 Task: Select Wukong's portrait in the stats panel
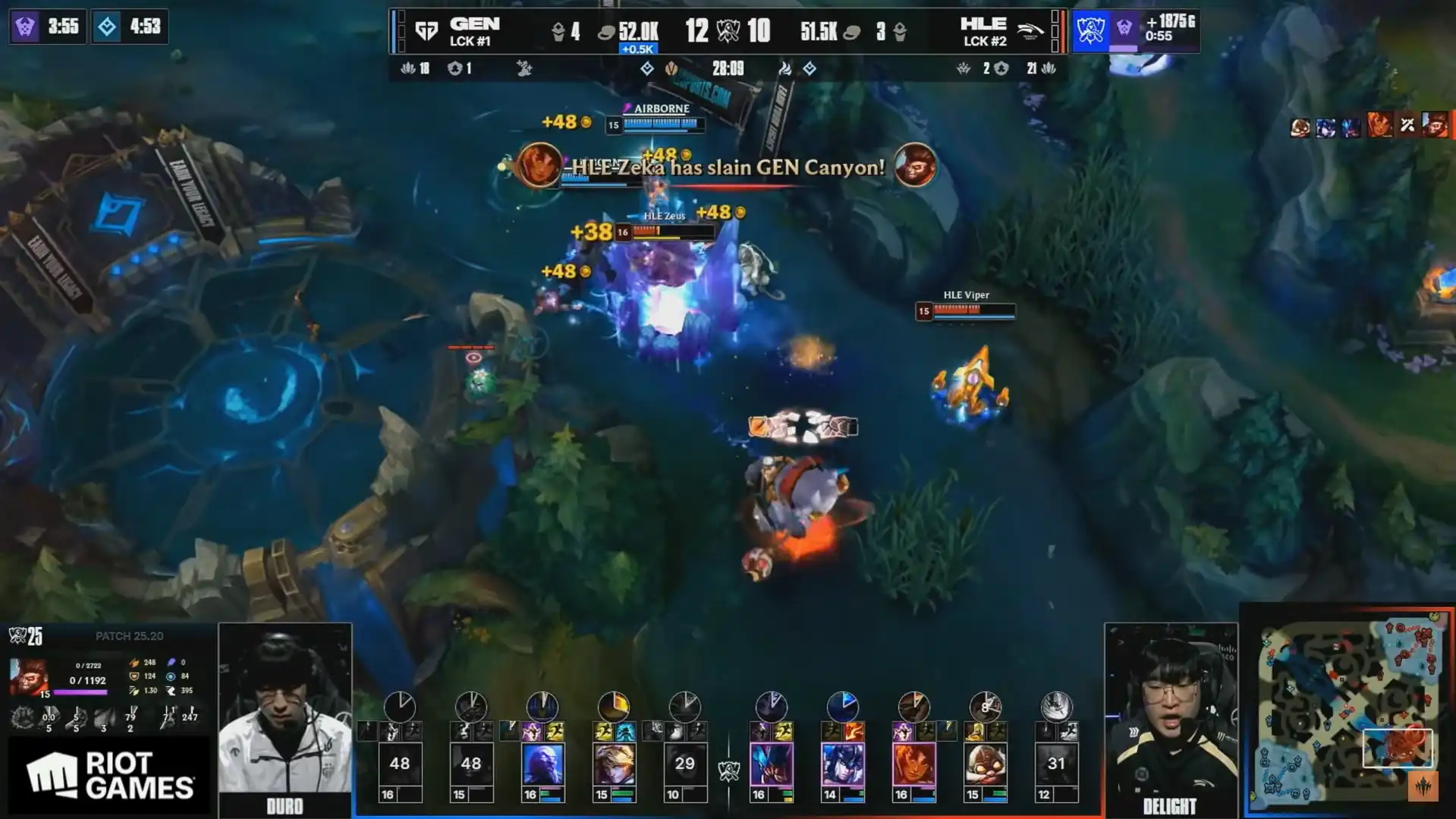pos(29,676)
